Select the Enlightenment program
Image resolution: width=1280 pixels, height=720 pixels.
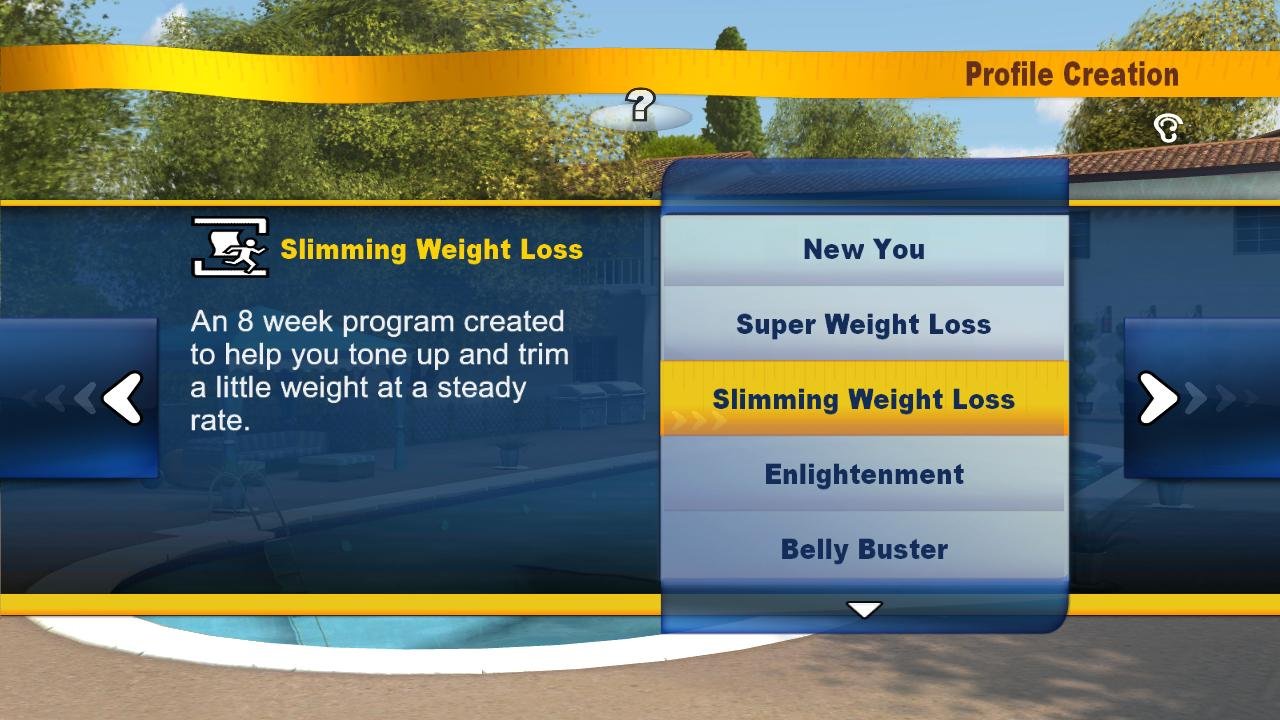click(863, 474)
